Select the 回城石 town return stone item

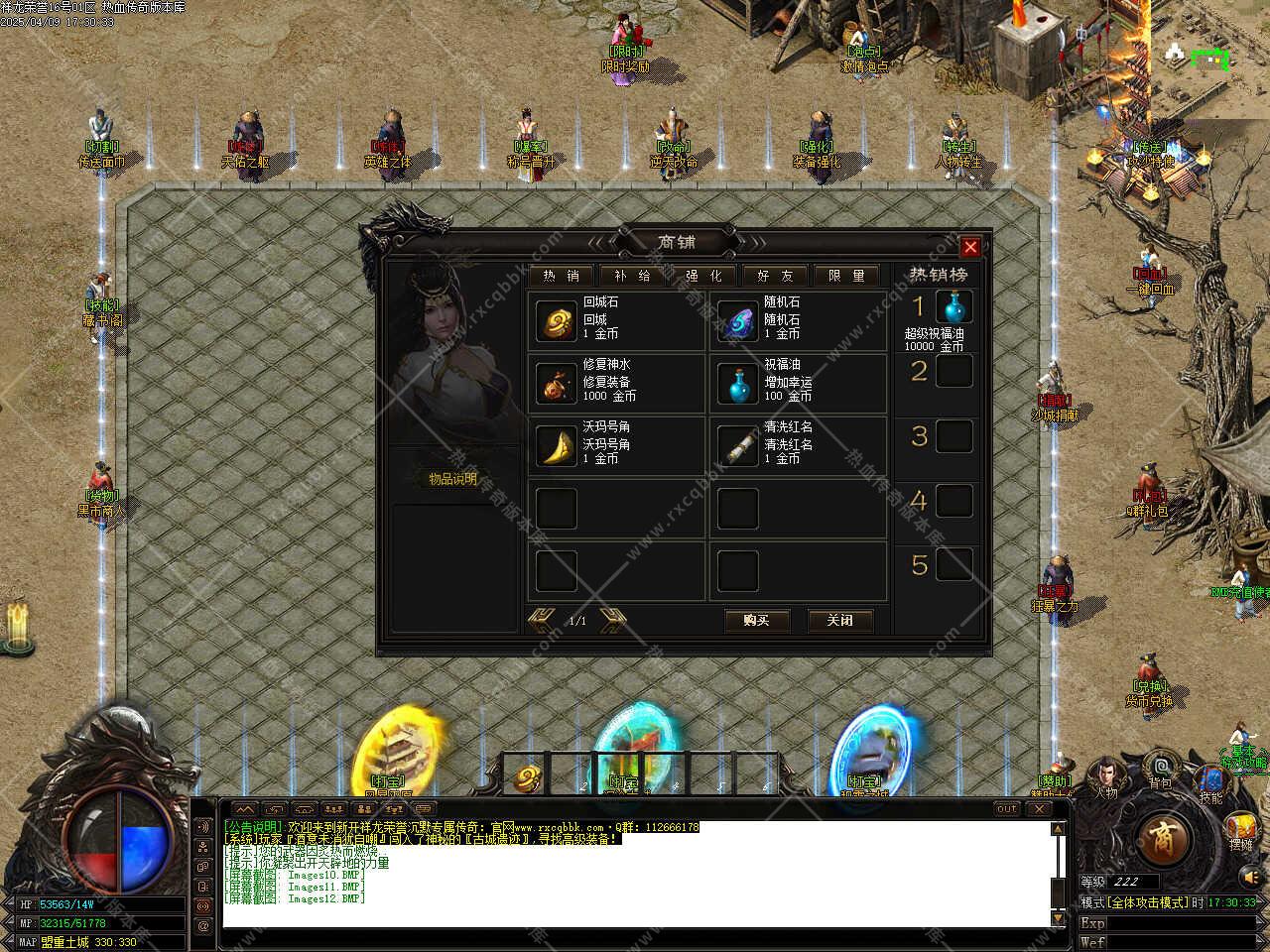[x=556, y=320]
